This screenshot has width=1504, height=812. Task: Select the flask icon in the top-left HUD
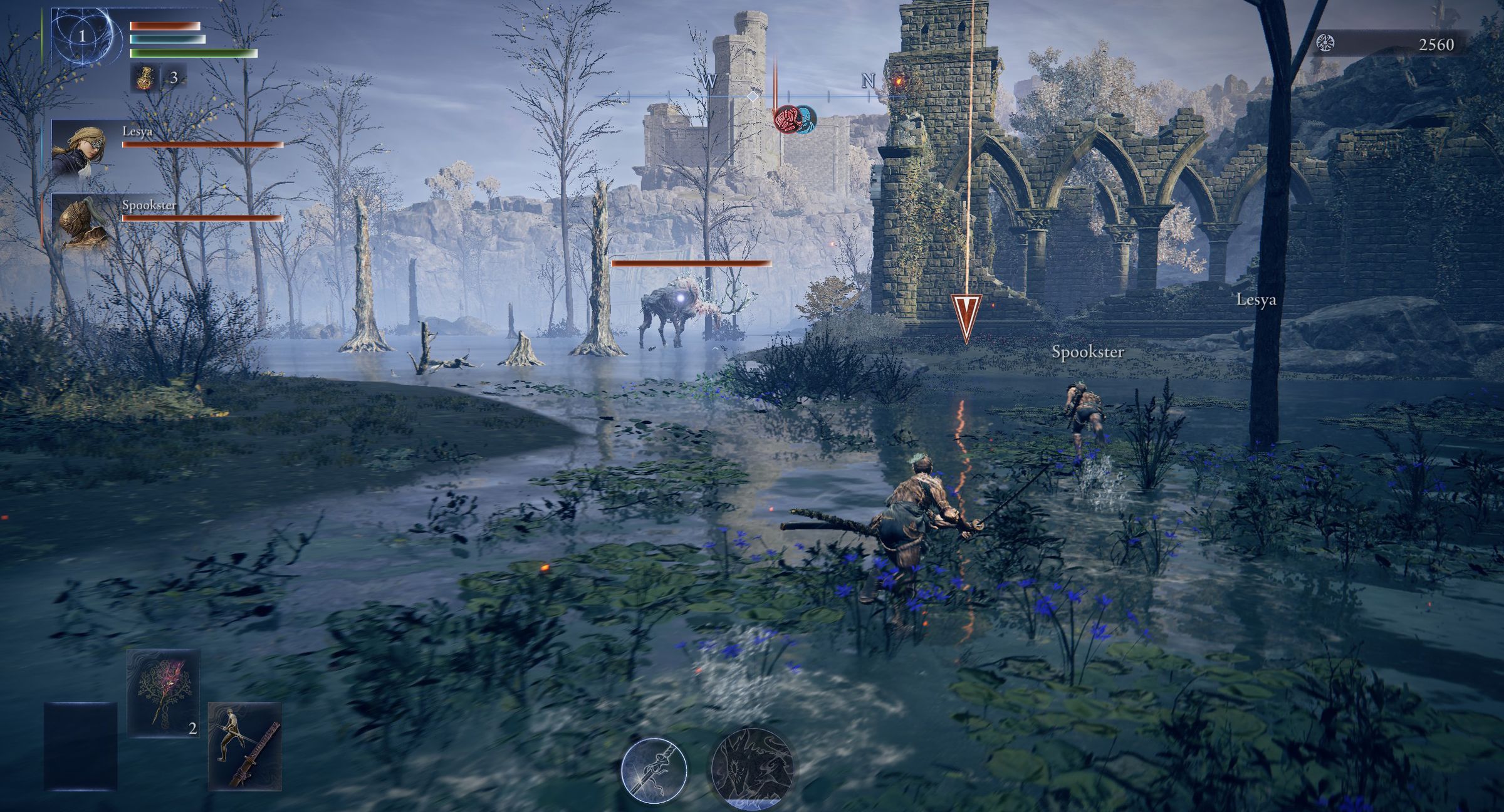click(x=144, y=78)
